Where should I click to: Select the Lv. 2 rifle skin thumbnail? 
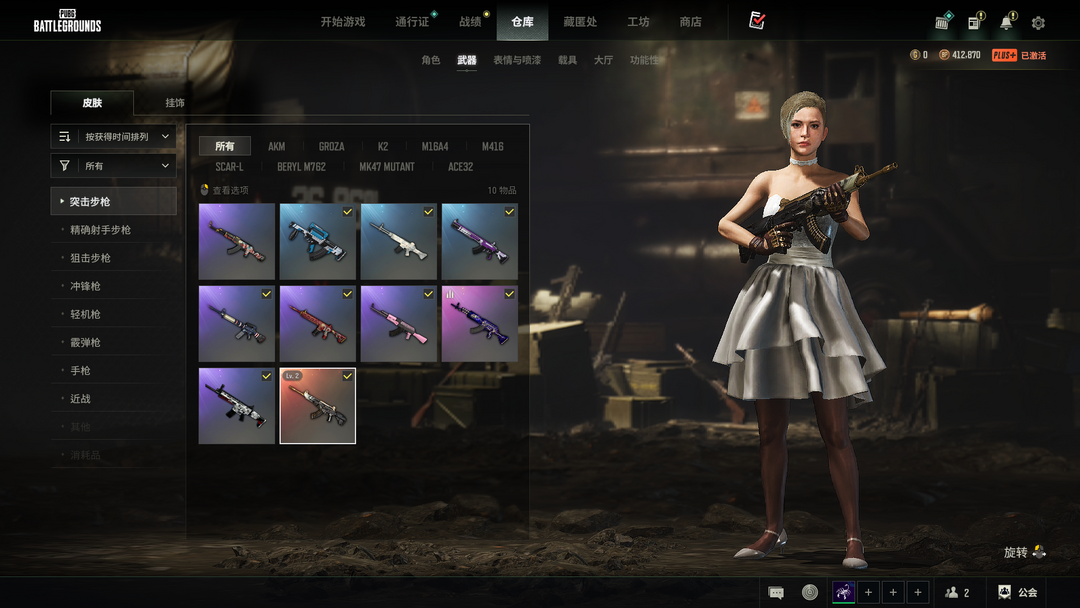click(x=318, y=406)
